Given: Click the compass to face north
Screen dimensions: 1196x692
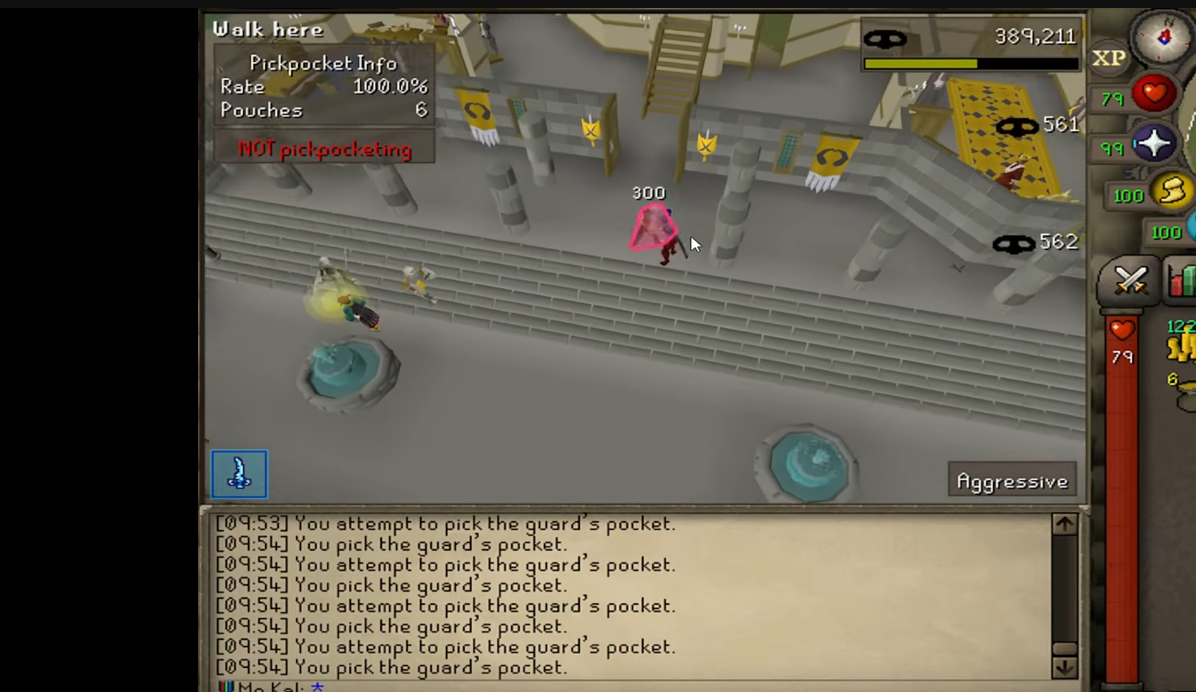Looking at the screenshot, I should (1165, 36).
